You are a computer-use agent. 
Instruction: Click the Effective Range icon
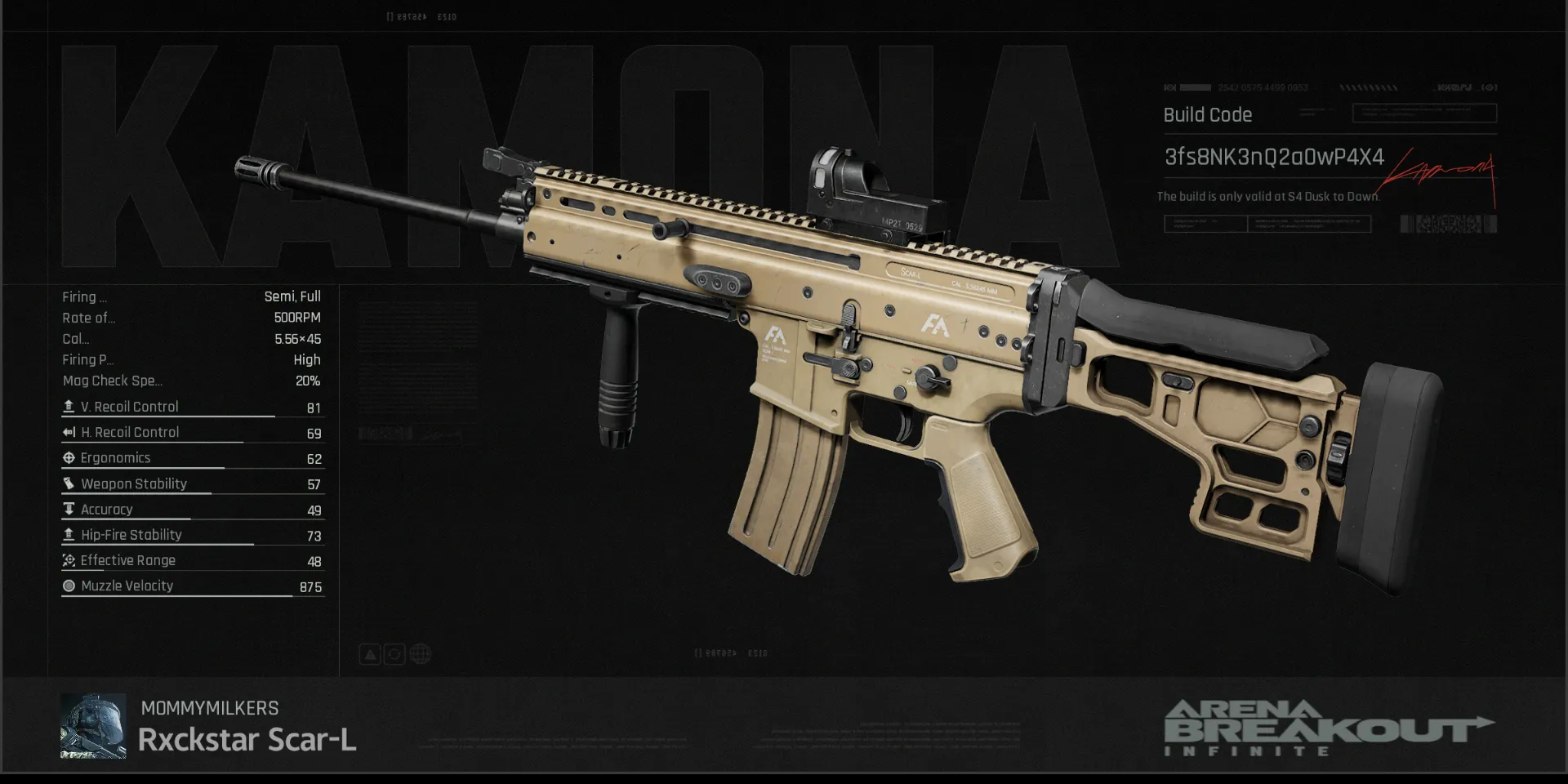pos(69,560)
